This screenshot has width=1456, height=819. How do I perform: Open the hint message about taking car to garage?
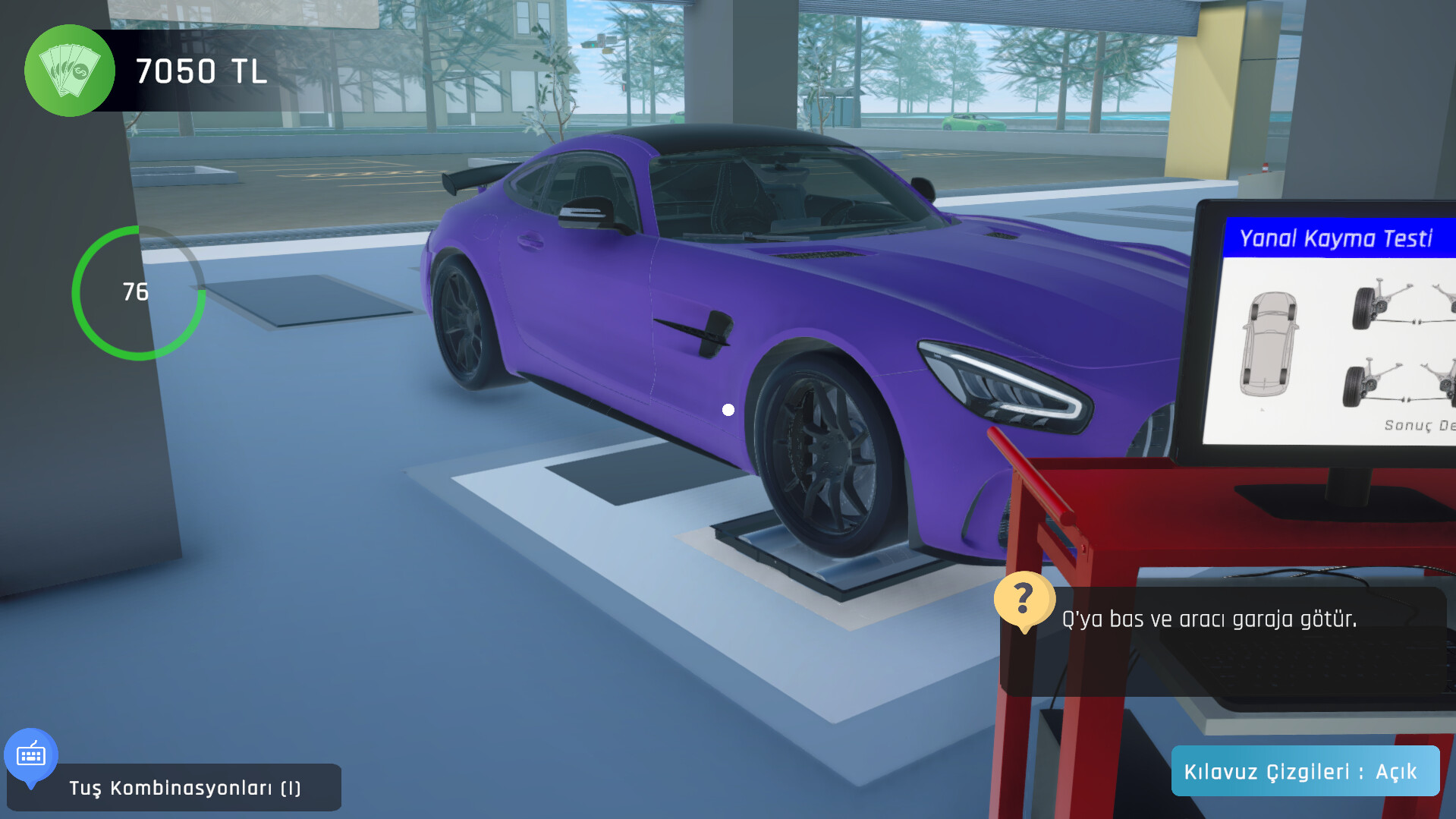(x=1209, y=619)
